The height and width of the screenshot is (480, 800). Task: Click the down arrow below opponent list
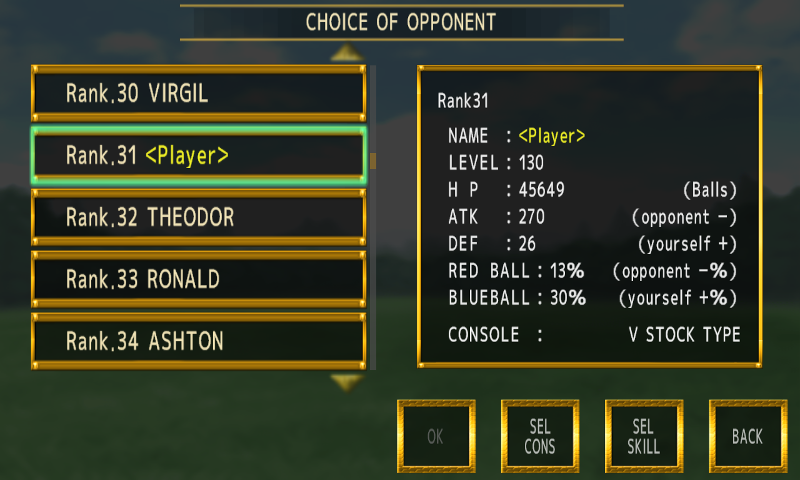(346, 381)
